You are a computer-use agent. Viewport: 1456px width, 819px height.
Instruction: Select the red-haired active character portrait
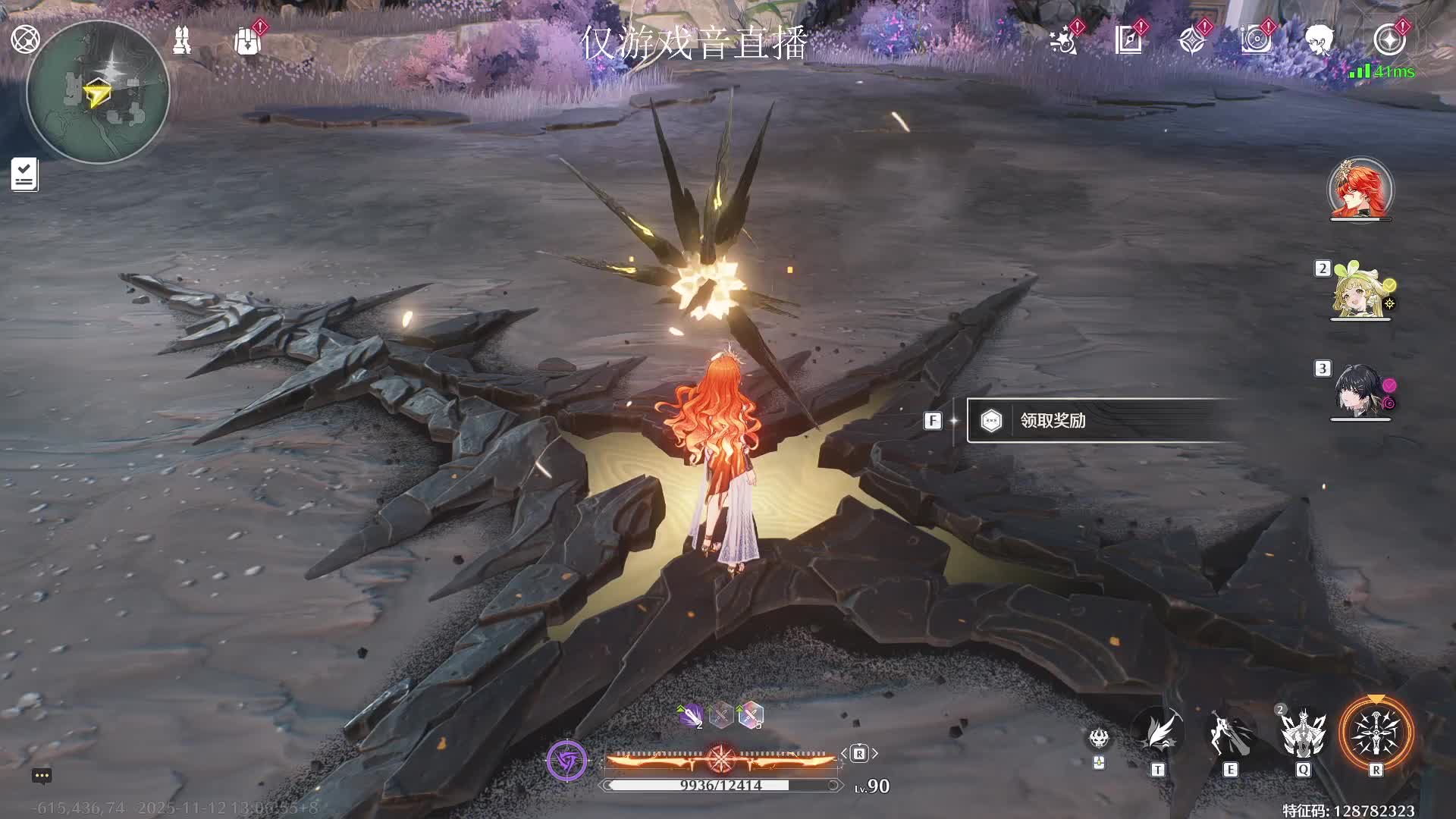pyautogui.click(x=1360, y=190)
